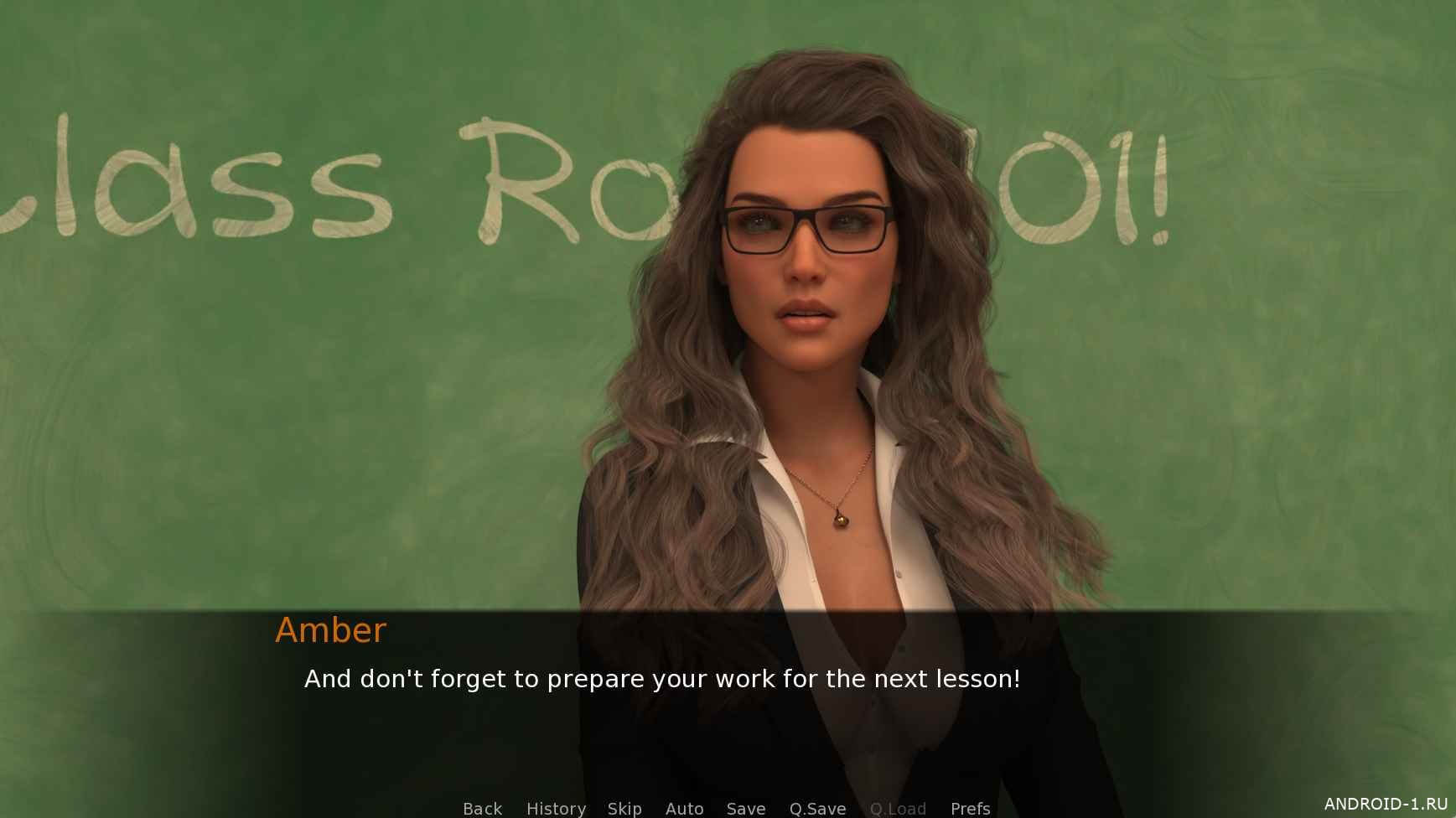1456x818 pixels.
Task: Open the dialogue History log
Action: [556, 808]
